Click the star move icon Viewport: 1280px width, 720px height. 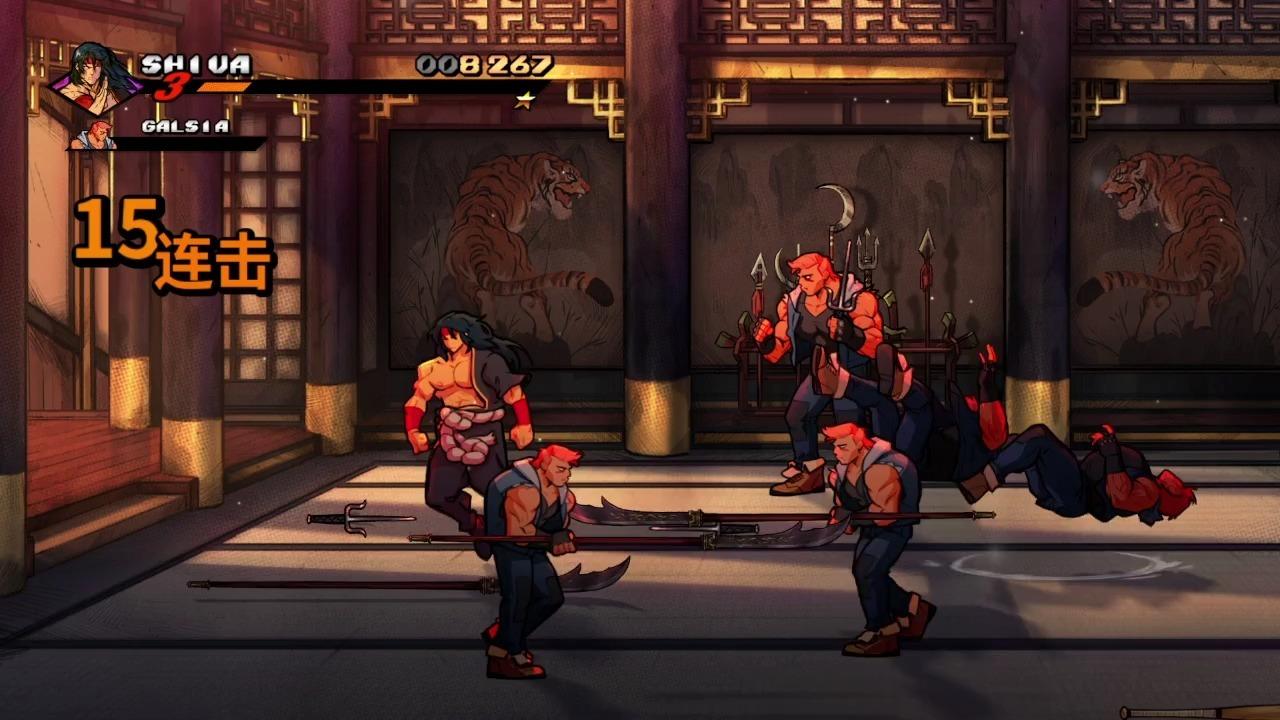[523, 99]
